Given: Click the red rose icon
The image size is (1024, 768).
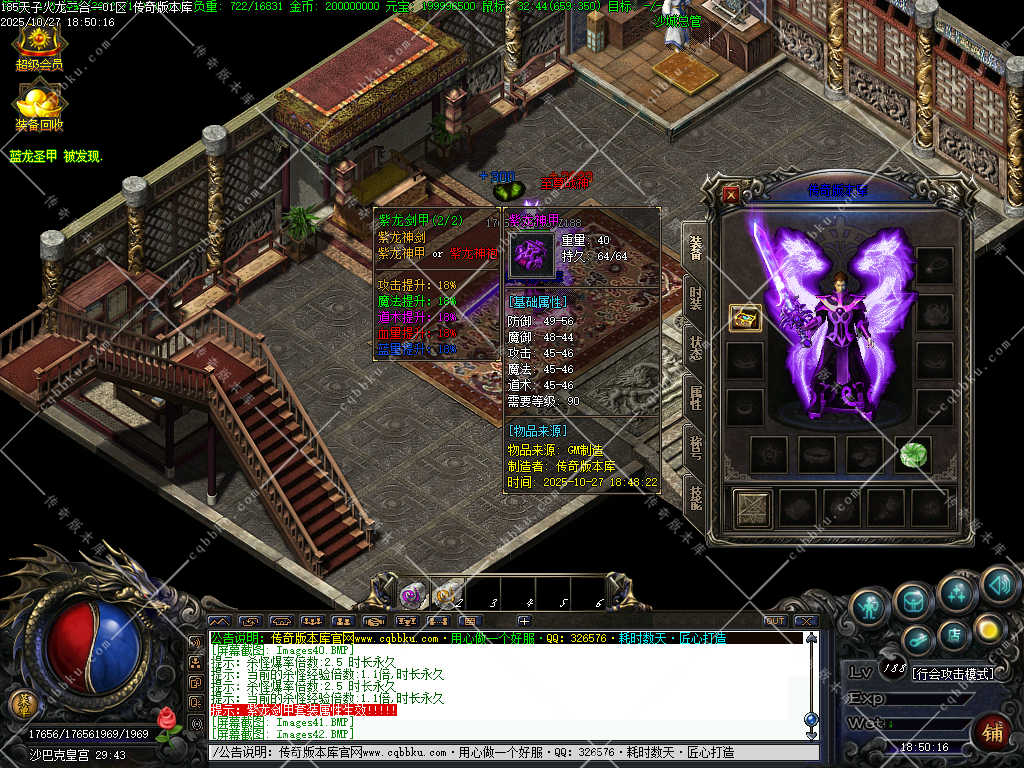Looking at the screenshot, I should [167, 722].
